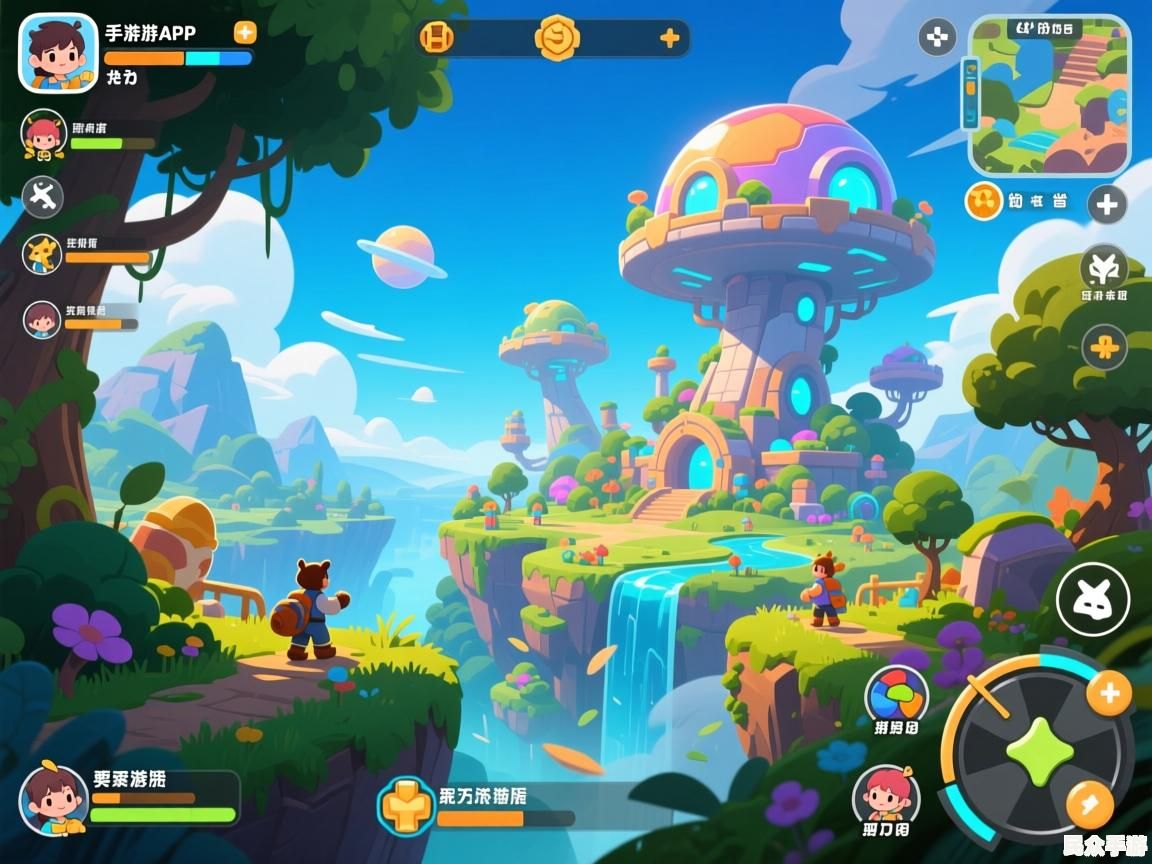Tap the orange plus on action wheel
Screen dimensions: 1152x864
tap(1108, 693)
